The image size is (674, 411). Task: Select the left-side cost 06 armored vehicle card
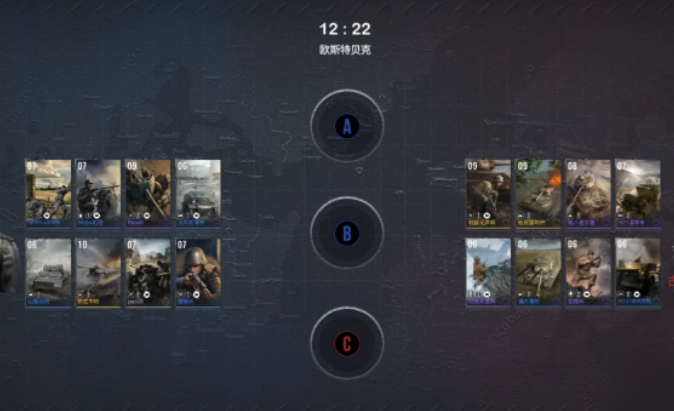[x=48, y=270]
